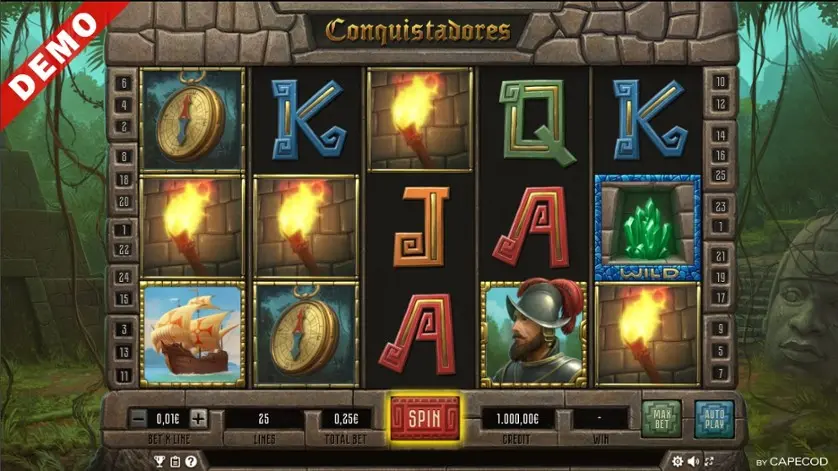This screenshot has height=471, width=838.
Task: Decrease bet per line with minus button
Action: tap(138, 418)
